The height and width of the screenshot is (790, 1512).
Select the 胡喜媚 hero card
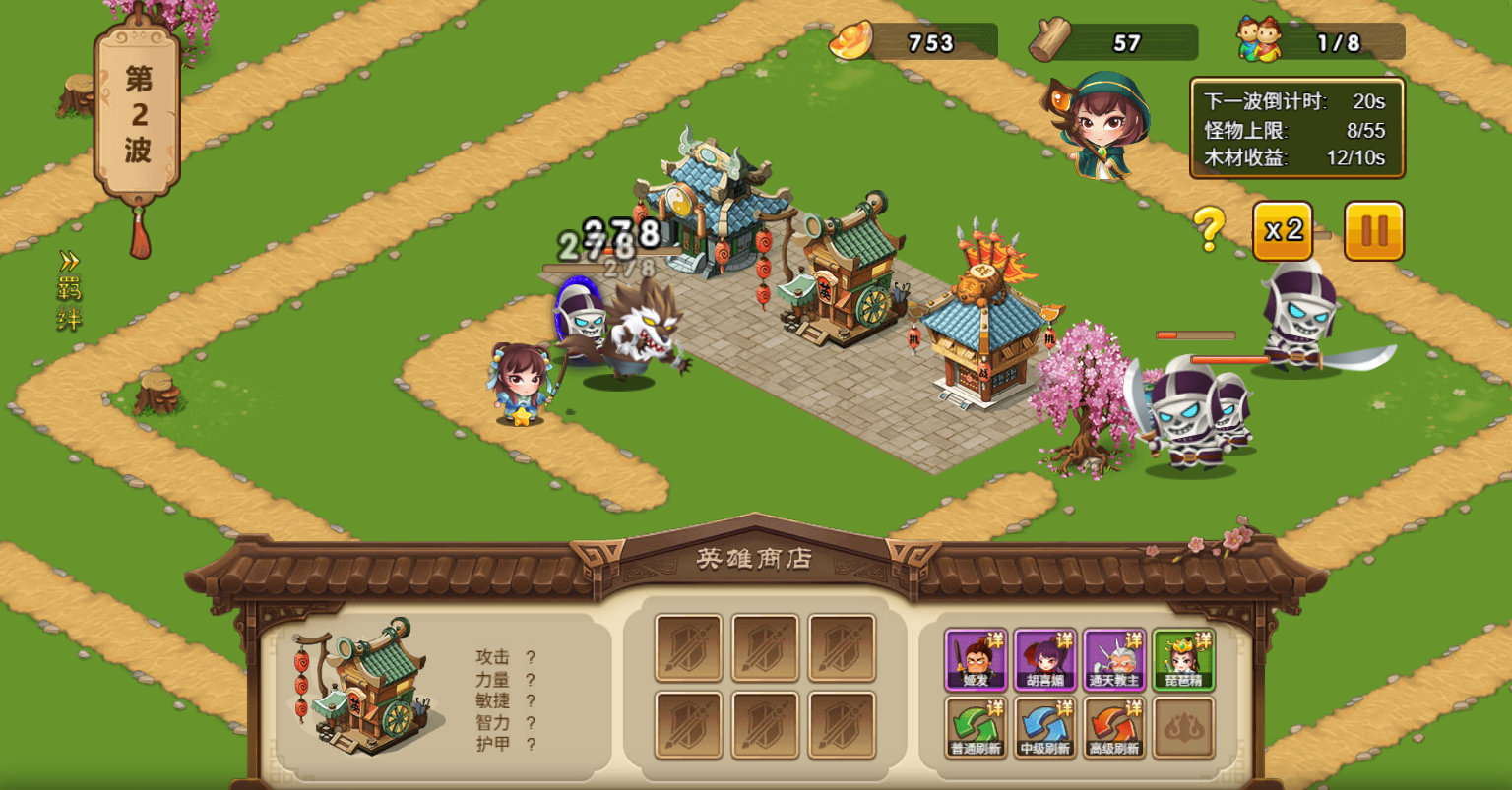click(x=1044, y=658)
